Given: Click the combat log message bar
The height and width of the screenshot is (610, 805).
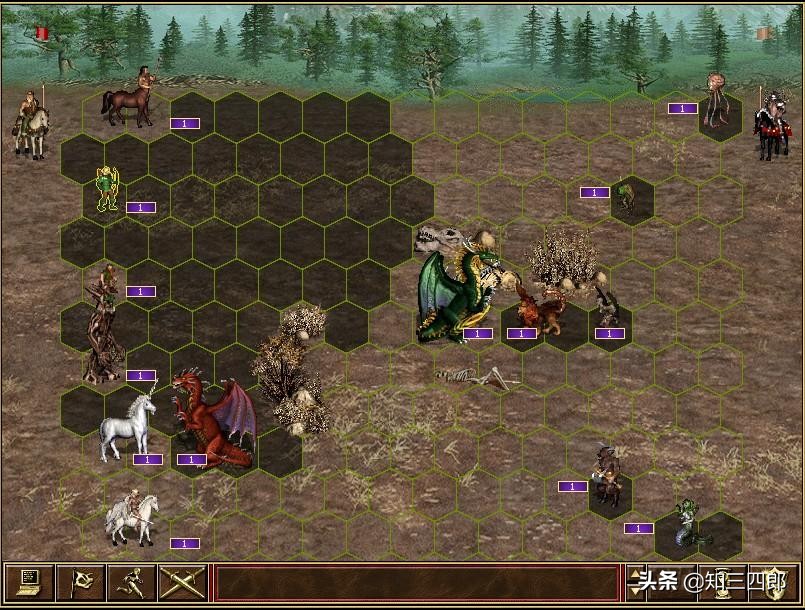Looking at the screenshot, I should click(x=416, y=582).
